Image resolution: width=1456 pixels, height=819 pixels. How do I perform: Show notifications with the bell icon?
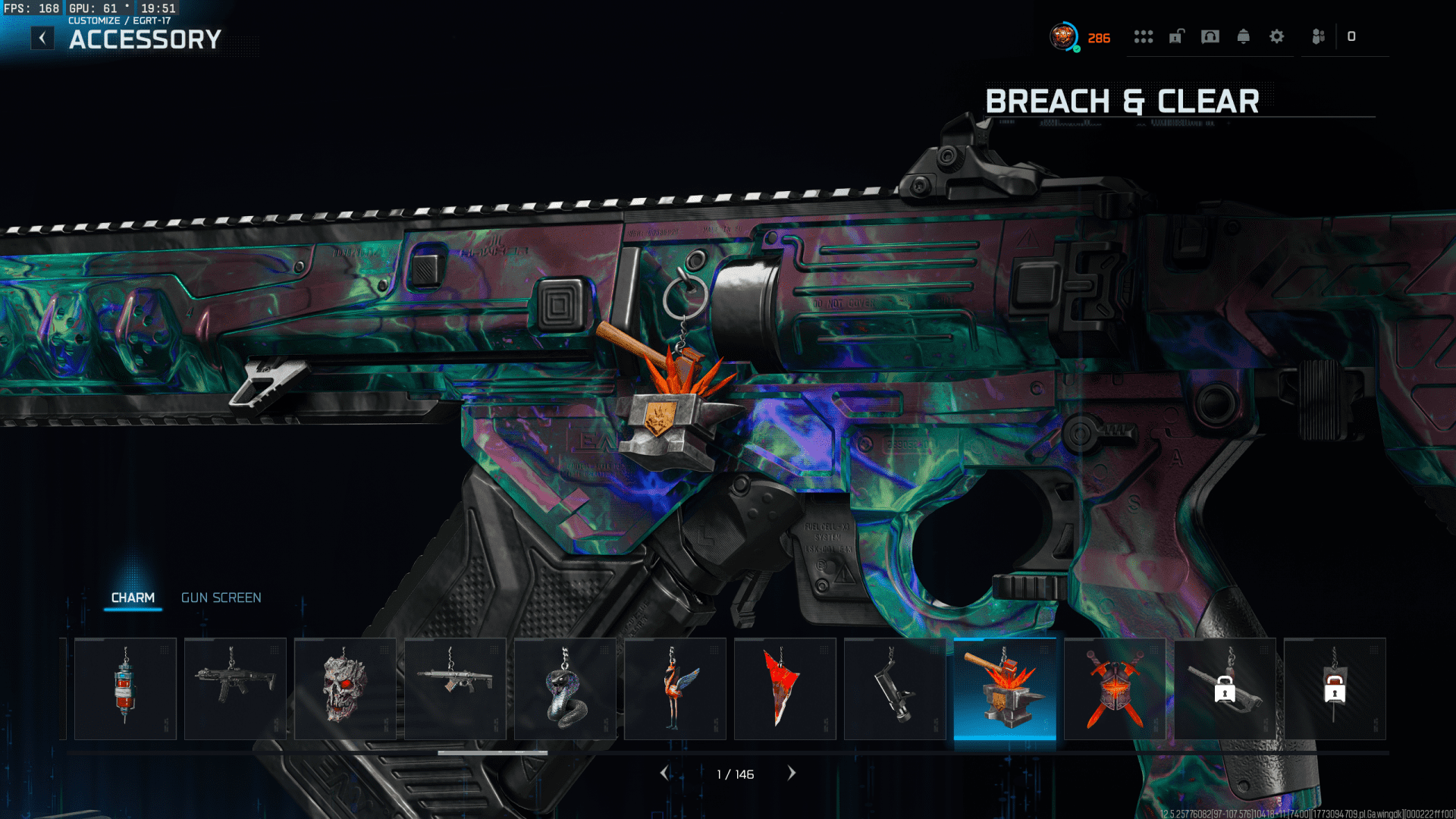point(1244,36)
